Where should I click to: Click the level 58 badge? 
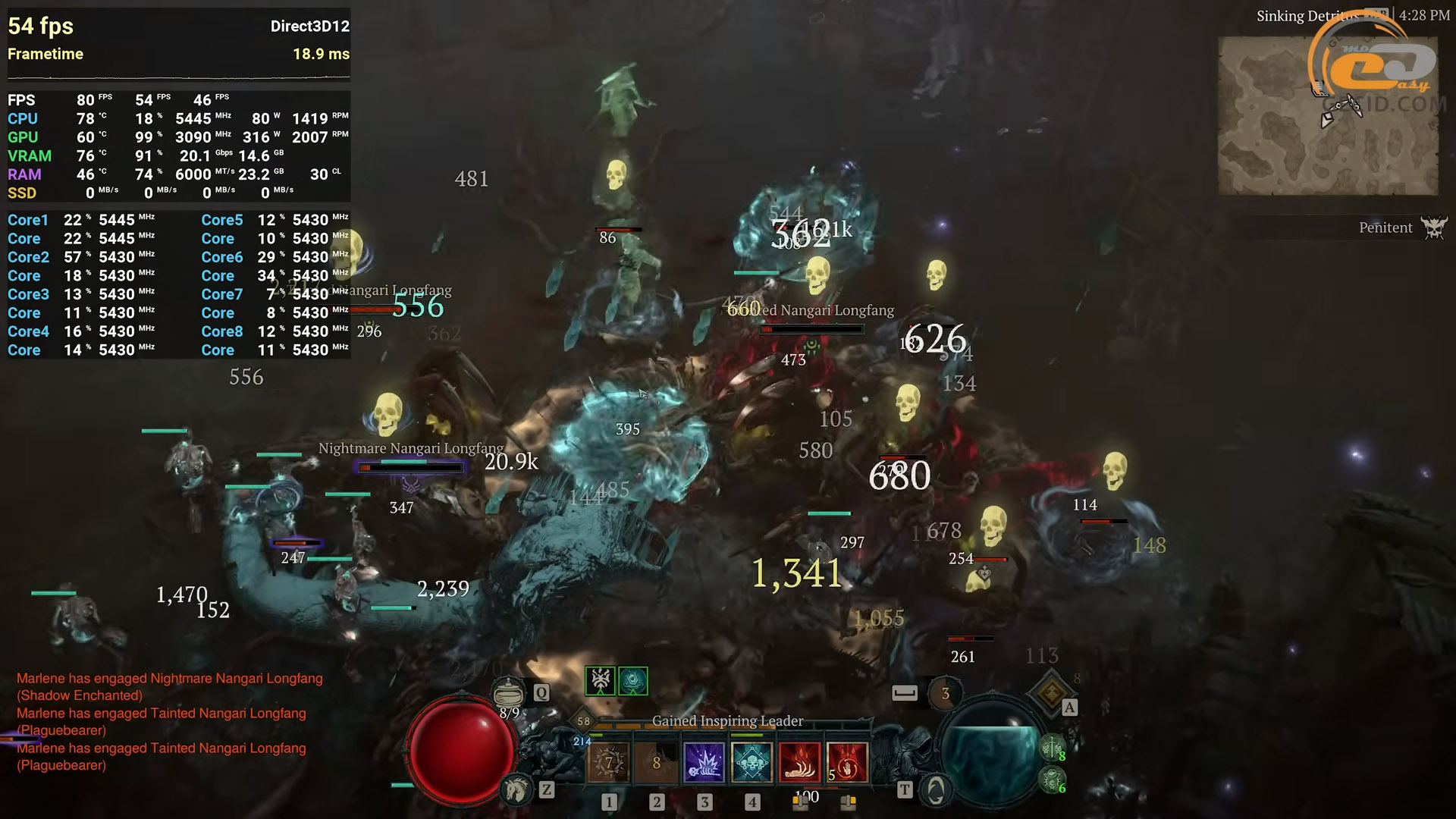583,721
